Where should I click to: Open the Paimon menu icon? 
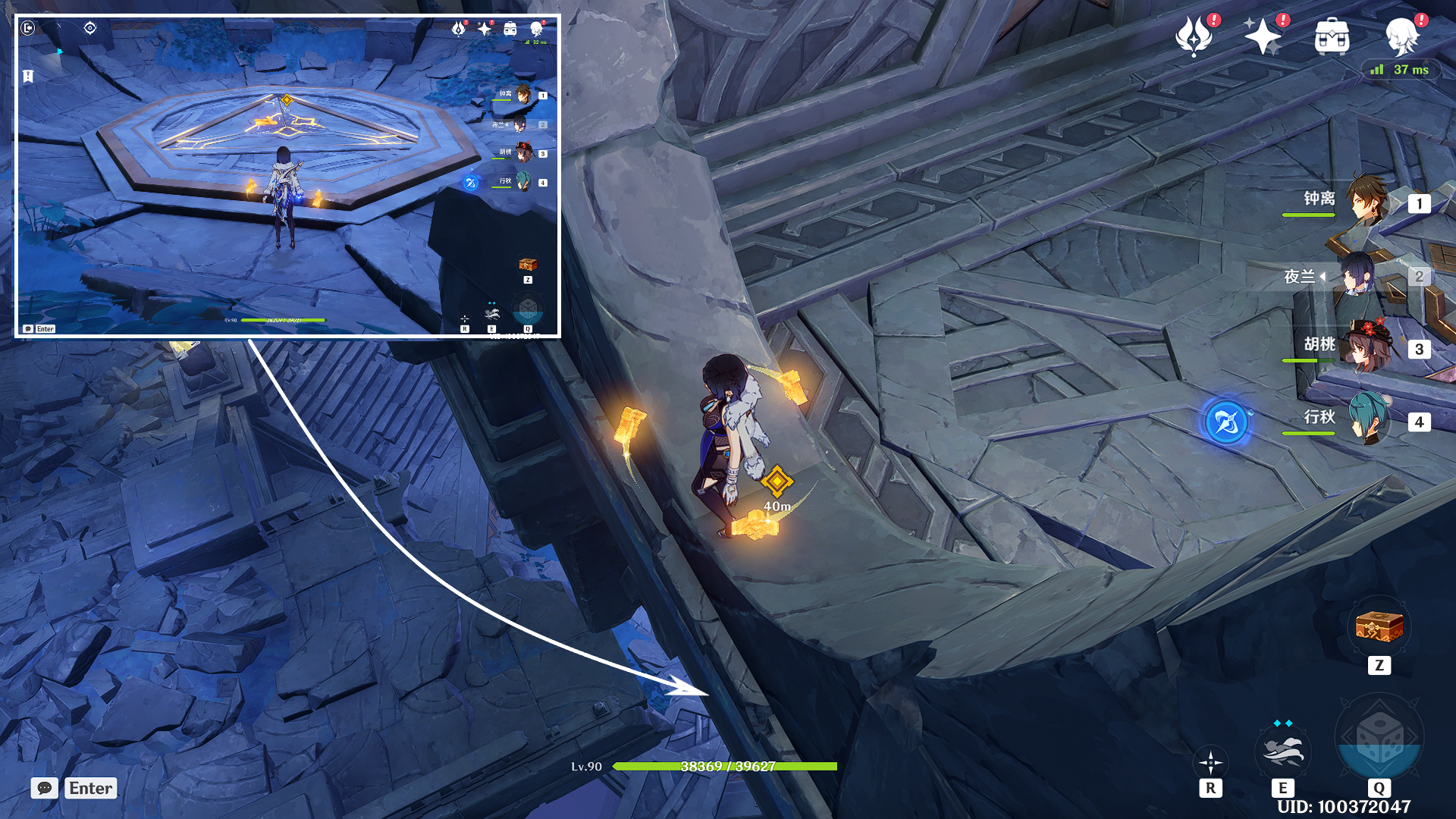[x=1401, y=36]
